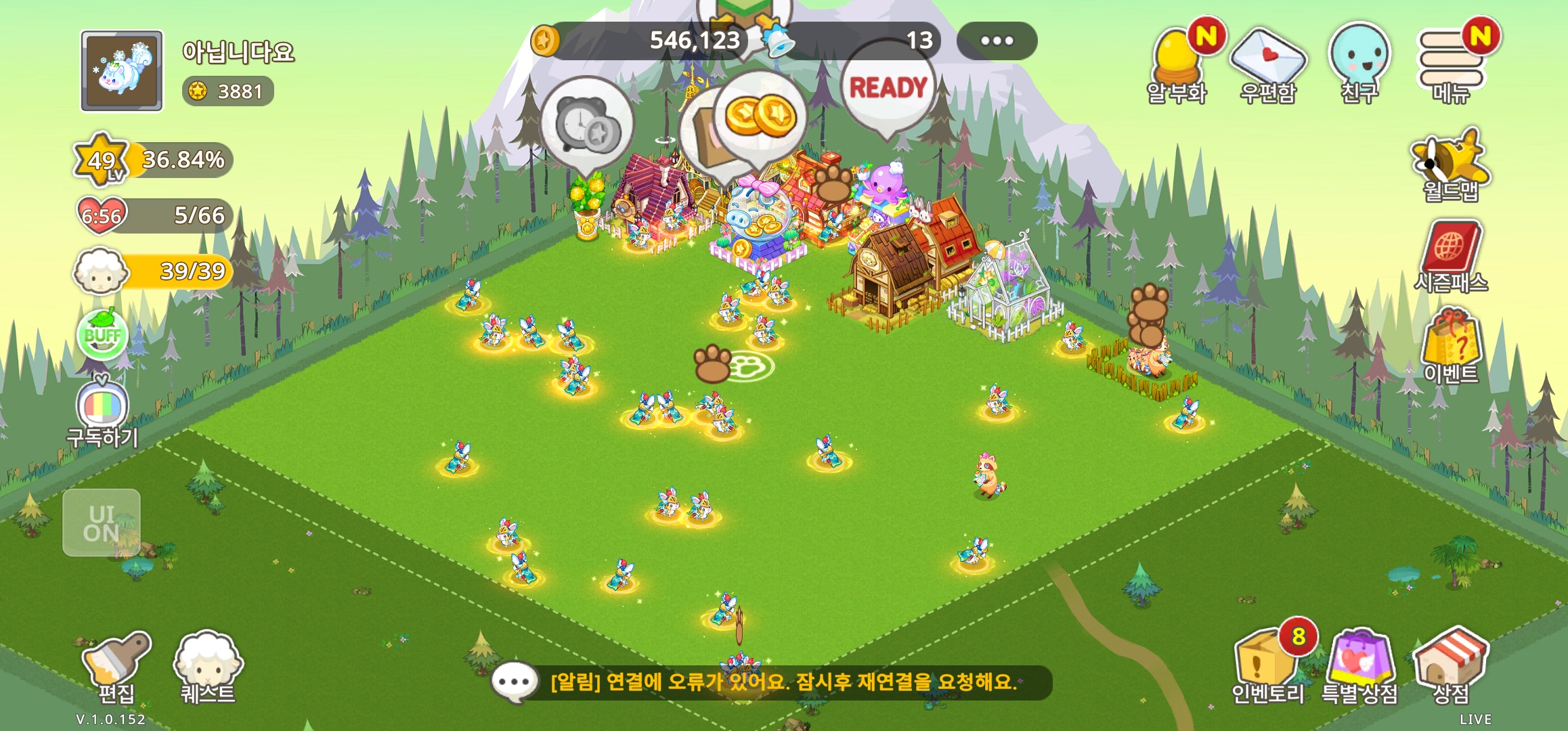Open the player profile avatar
Screen dimensions: 1568x731
[122, 70]
